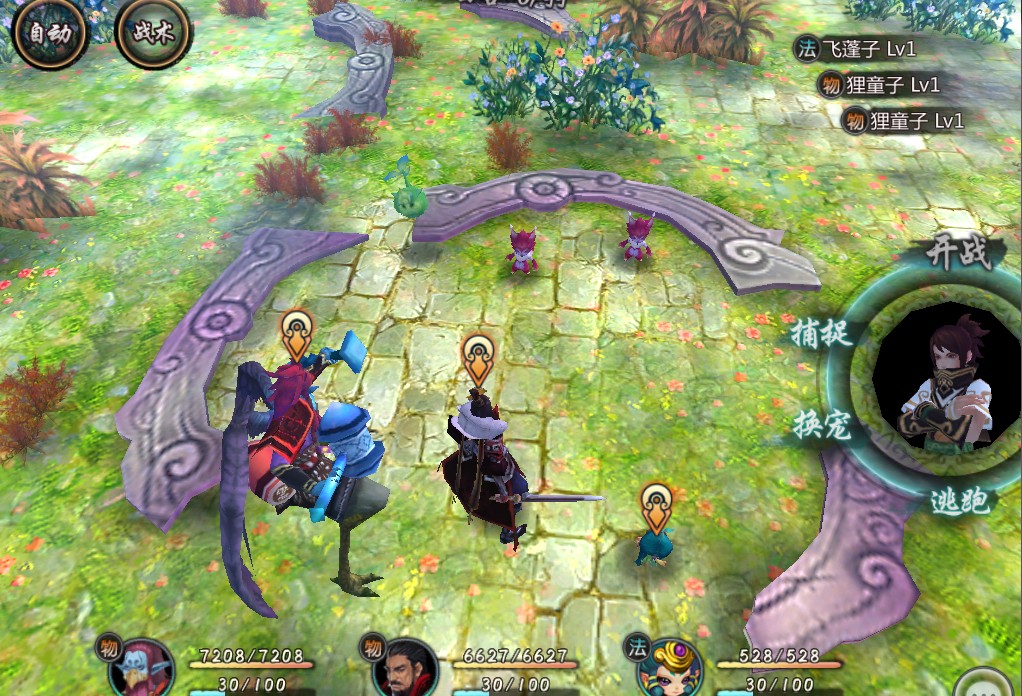
Task: Select the 逃跑 flee command
Action: click(958, 501)
